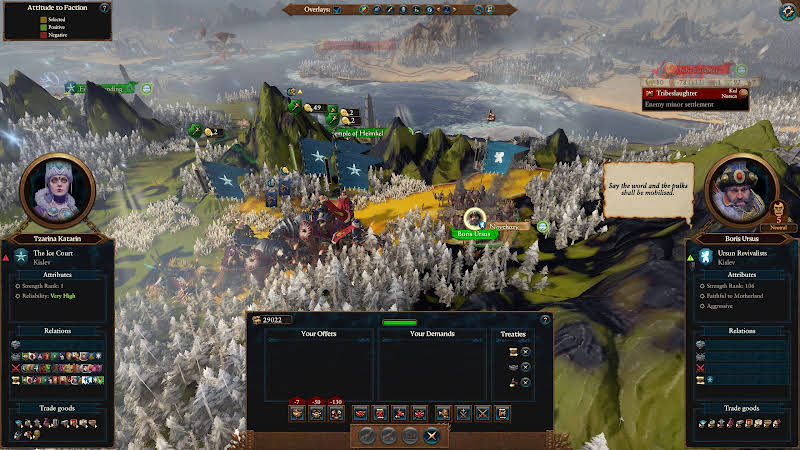The height and width of the screenshot is (450, 800).
Task: Choose the offer option marked -50
Action: [316, 412]
